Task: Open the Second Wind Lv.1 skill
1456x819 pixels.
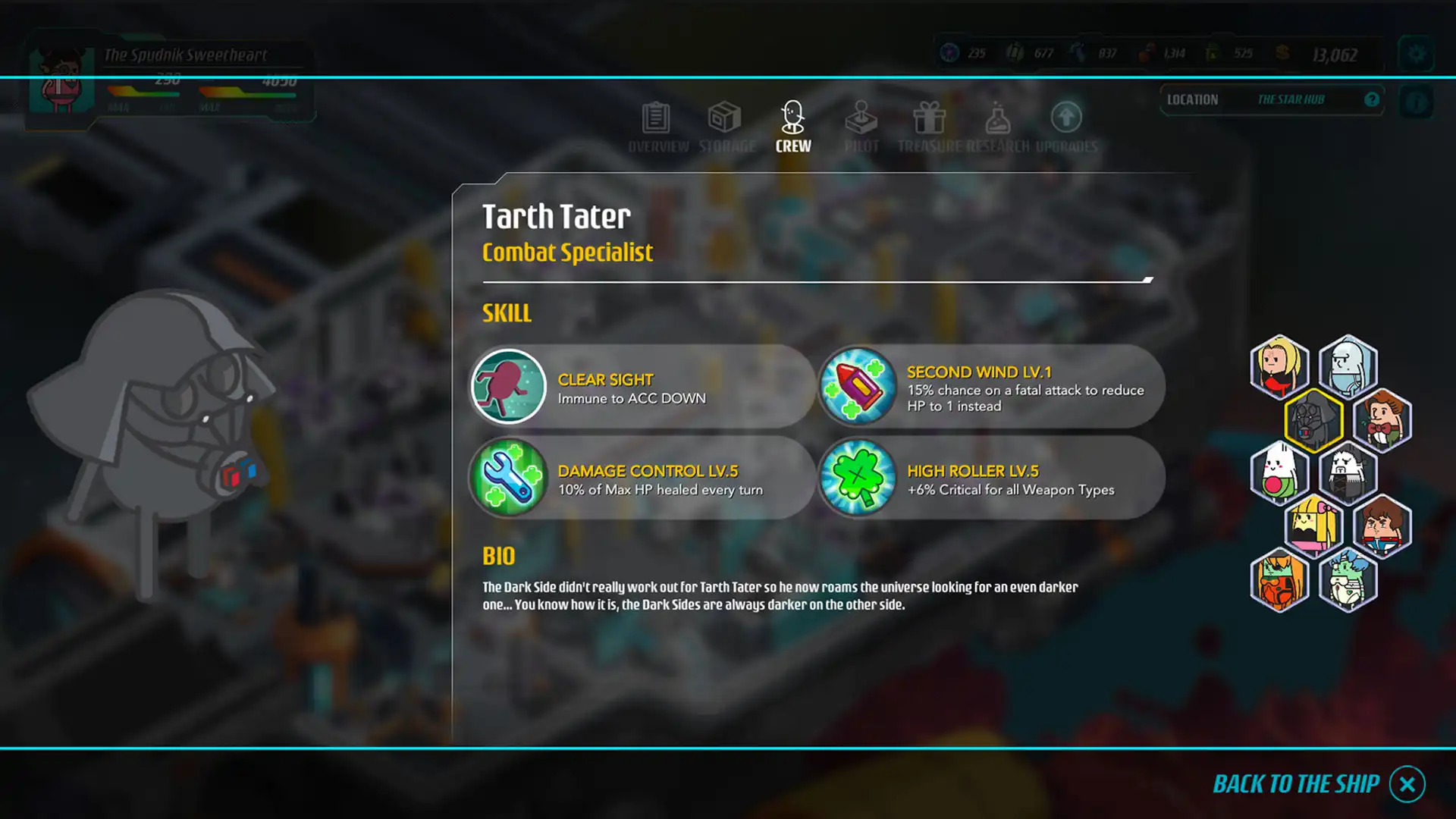Action: [x=858, y=387]
